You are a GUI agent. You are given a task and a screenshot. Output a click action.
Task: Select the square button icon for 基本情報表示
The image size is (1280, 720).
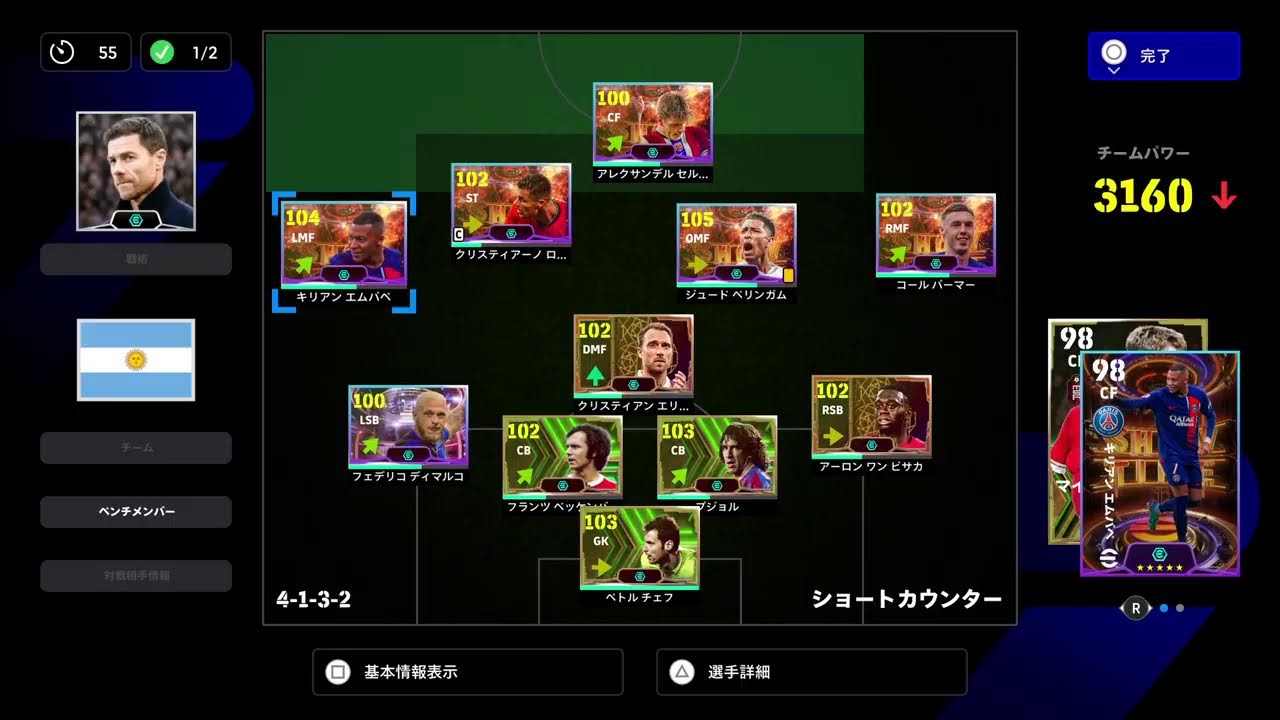coord(338,671)
